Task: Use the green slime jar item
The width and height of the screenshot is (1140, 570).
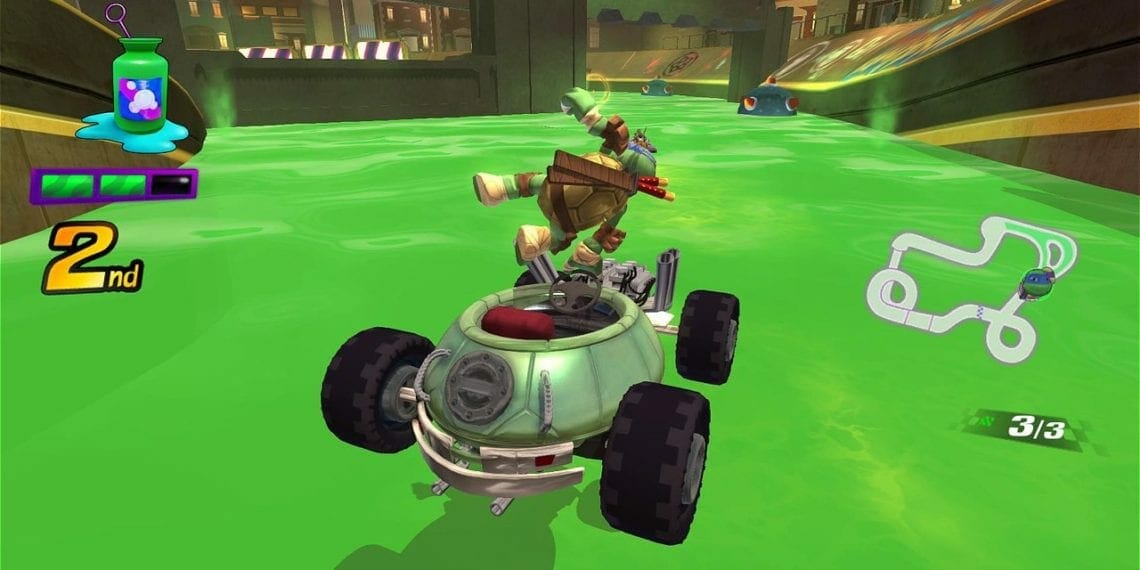Action: 139,88
